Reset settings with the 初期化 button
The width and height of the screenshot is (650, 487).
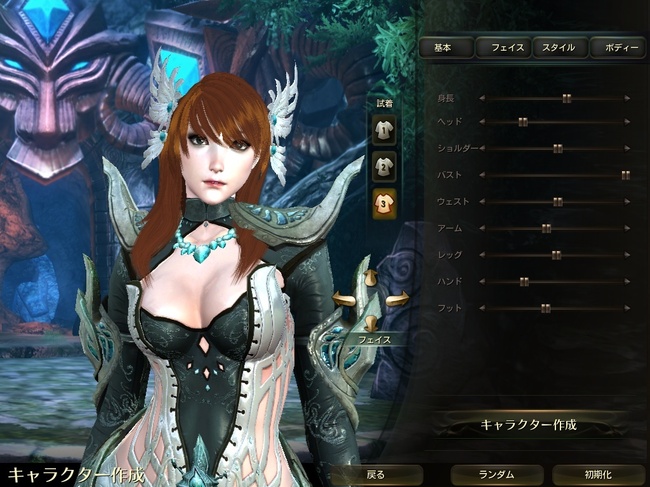coord(600,474)
